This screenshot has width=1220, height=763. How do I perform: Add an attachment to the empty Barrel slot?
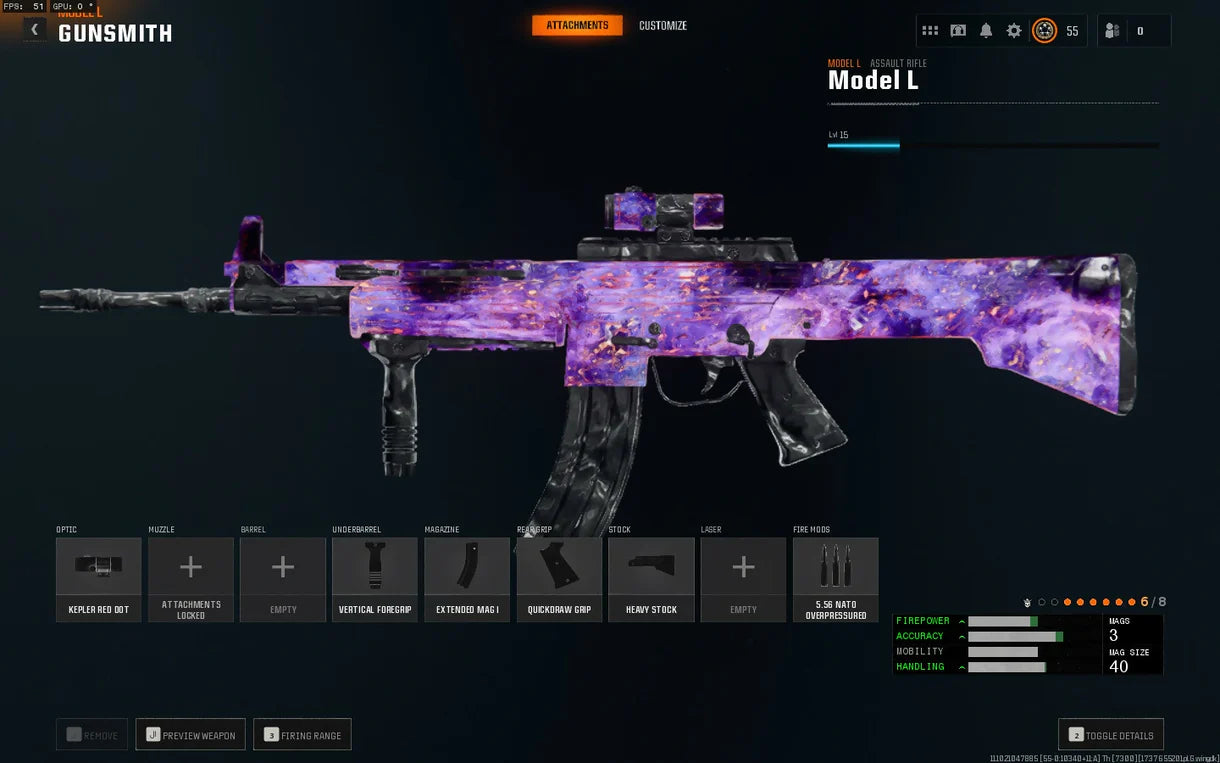[283, 579]
